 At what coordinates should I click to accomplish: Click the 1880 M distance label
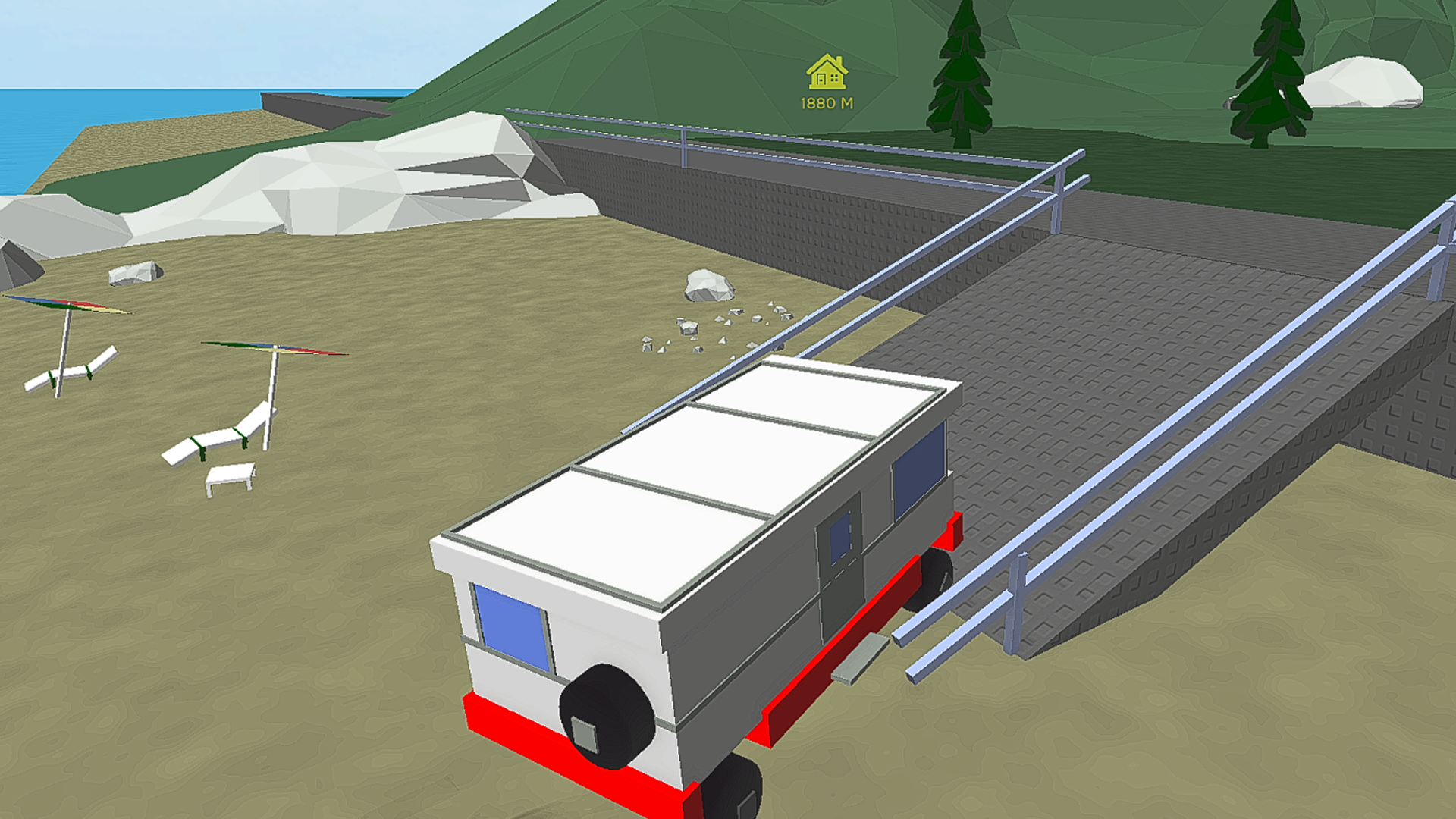pyautogui.click(x=827, y=102)
